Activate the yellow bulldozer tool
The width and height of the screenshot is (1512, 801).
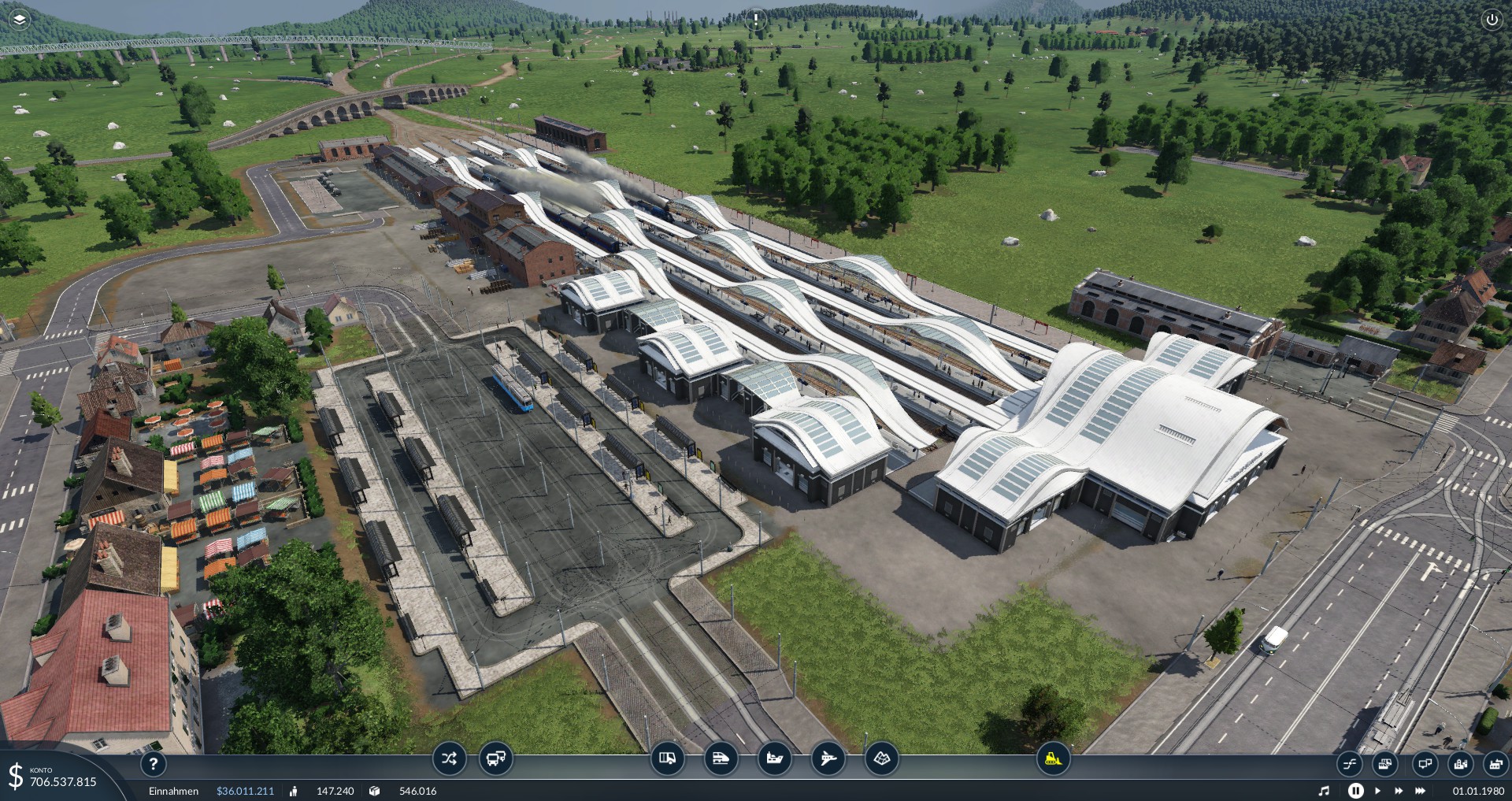click(x=1052, y=758)
